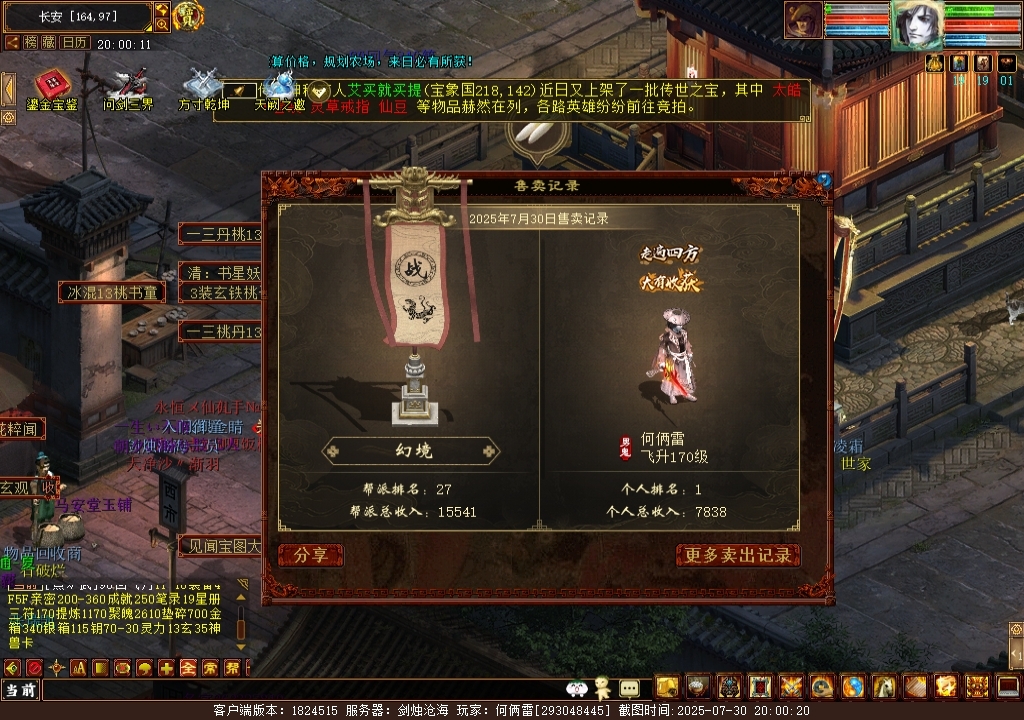Click the money pouch buff icon
Image resolution: width=1024 pixels, height=720 pixels.
click(934, 63)
